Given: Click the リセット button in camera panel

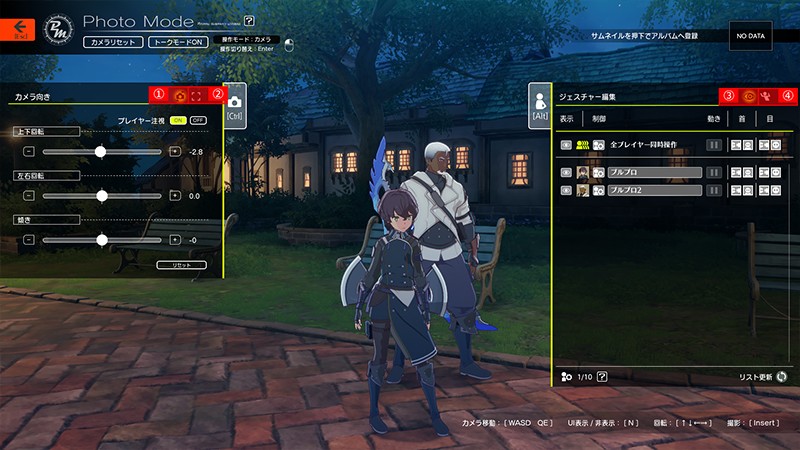Looking at the screenshot, I should [x=181, y=265].
